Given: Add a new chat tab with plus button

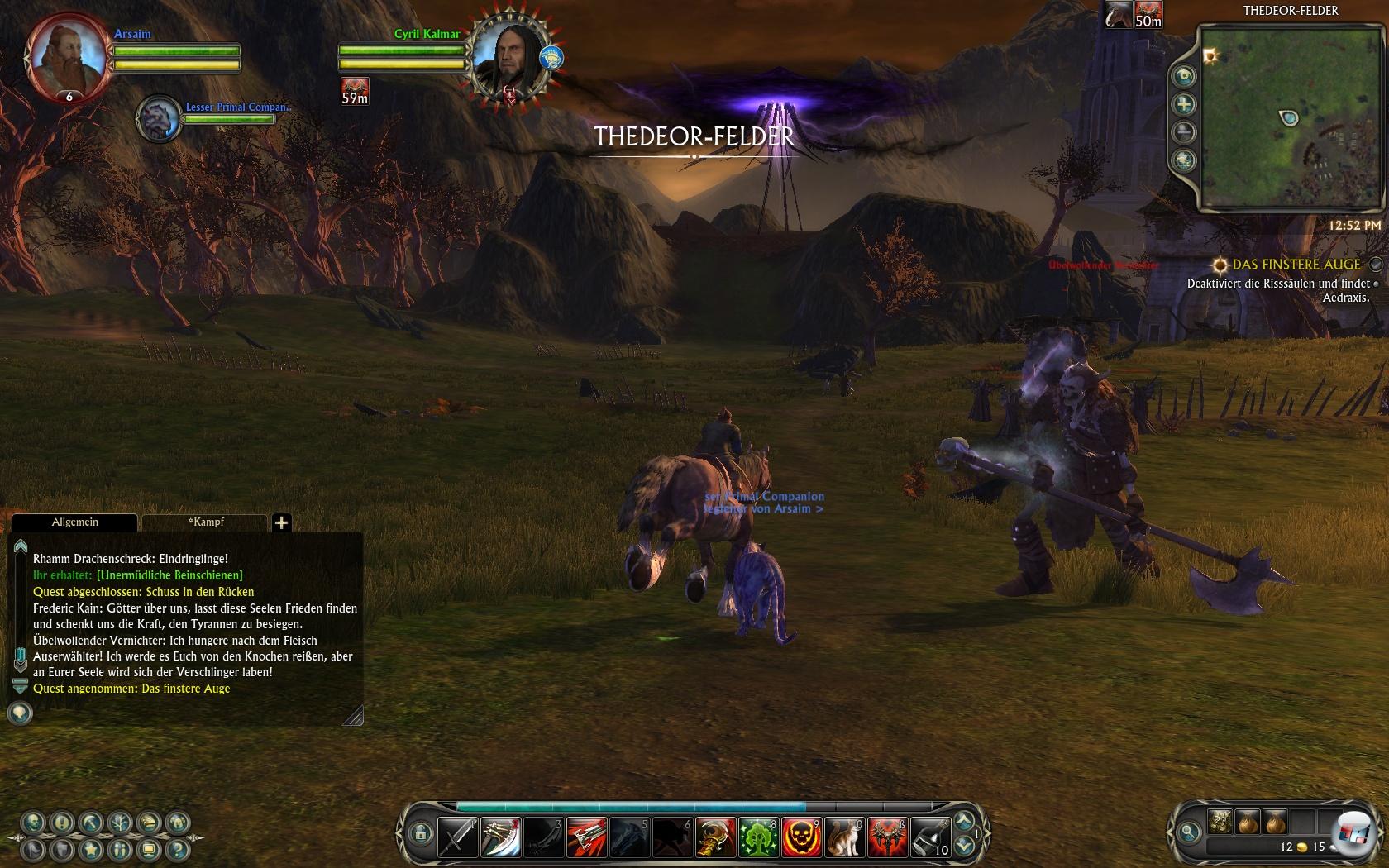Looking at the screenshot, I should [x=282, y=522].
